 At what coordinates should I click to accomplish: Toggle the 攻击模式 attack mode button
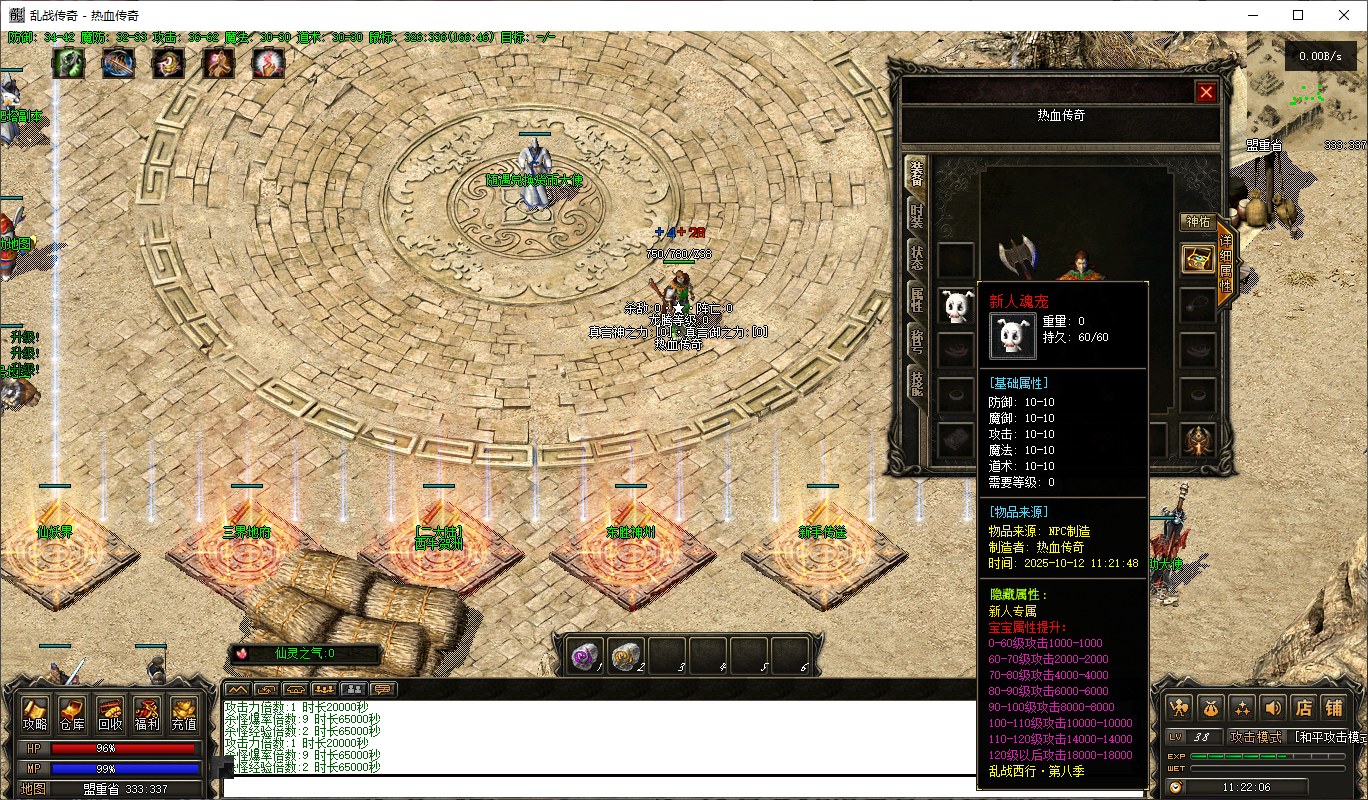1255,737
